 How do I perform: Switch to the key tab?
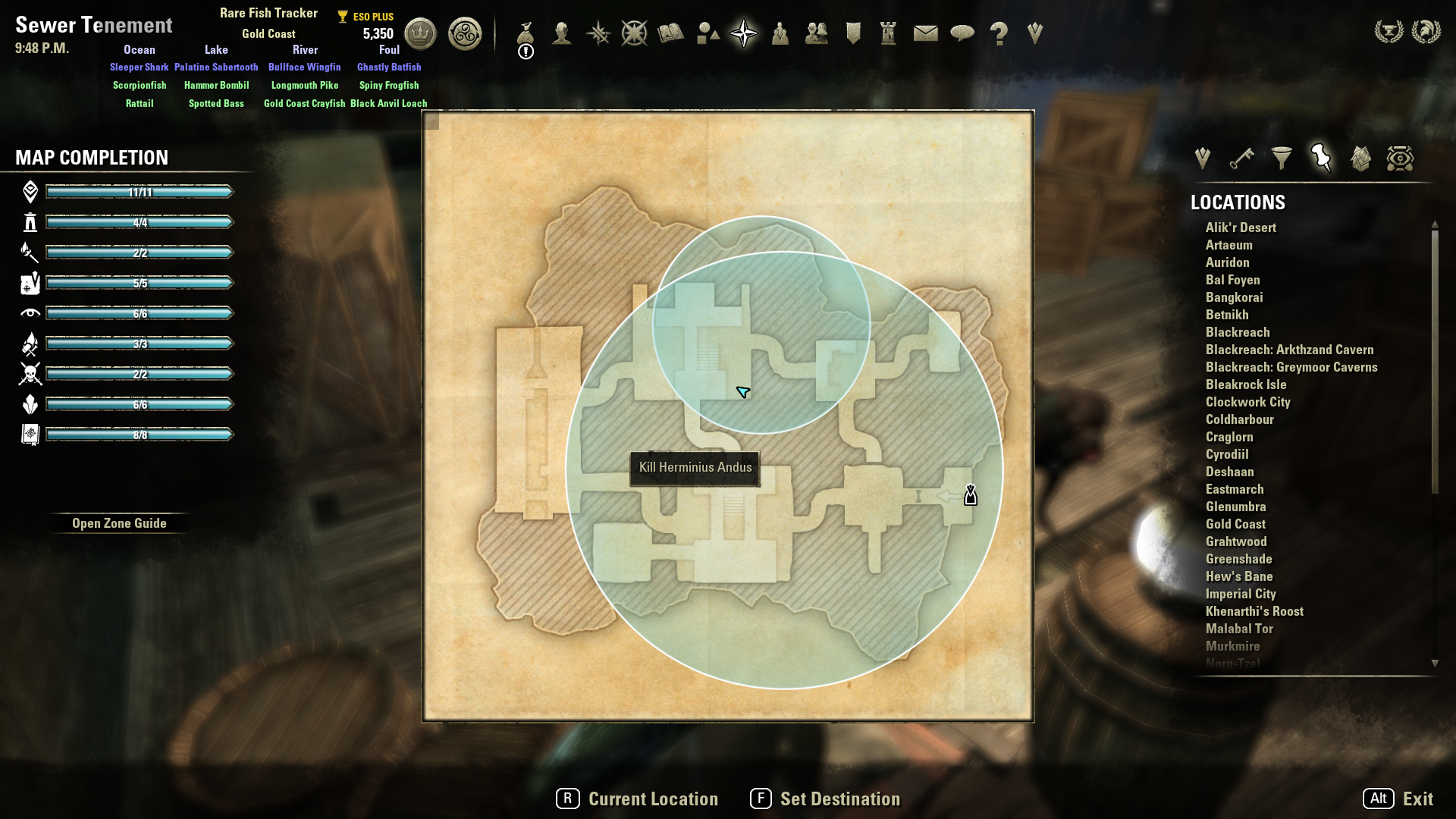coord(1241,158)
